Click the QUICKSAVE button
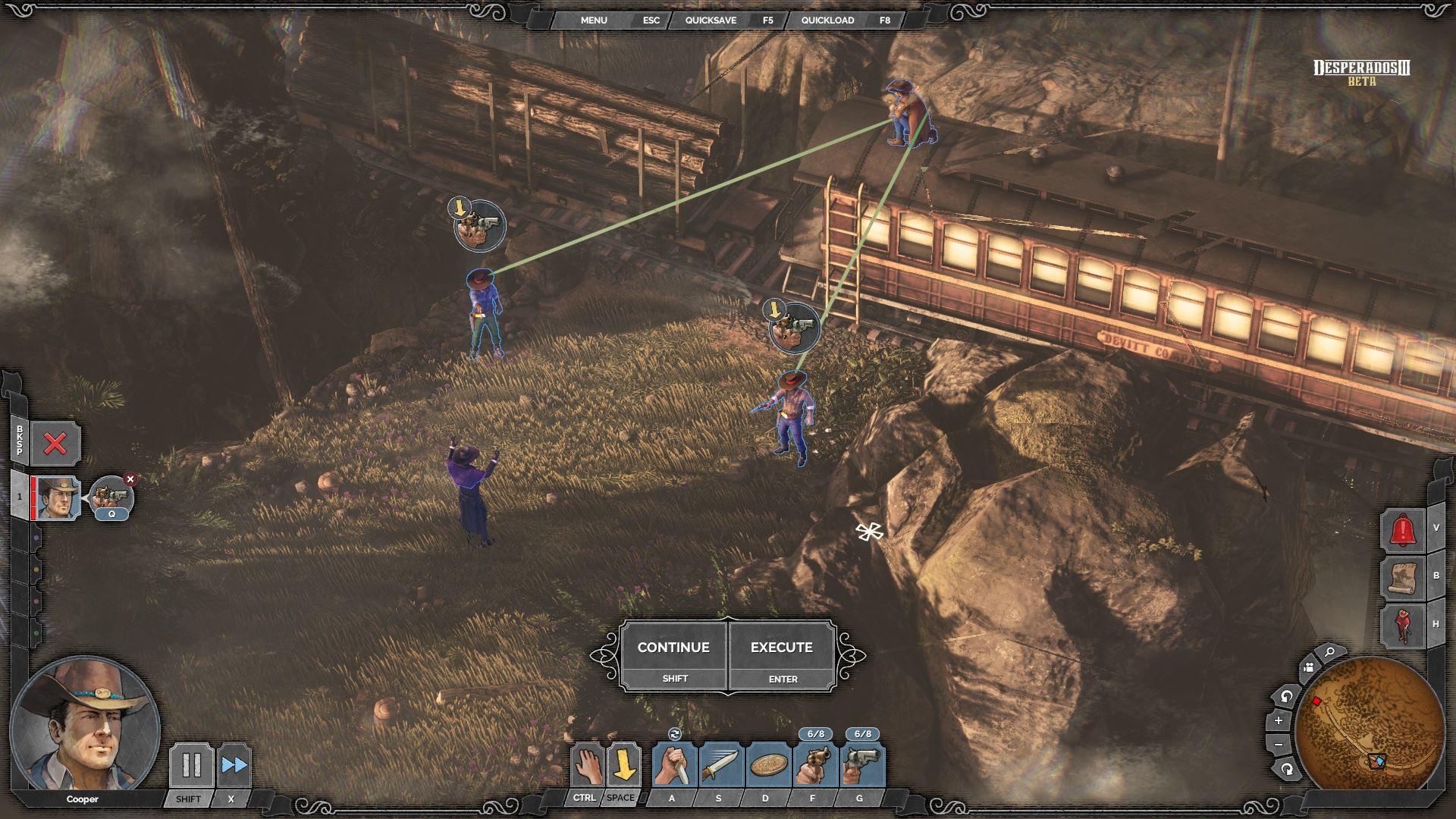This screenshot has width=1456, height=819. click(x=711, y=20)
